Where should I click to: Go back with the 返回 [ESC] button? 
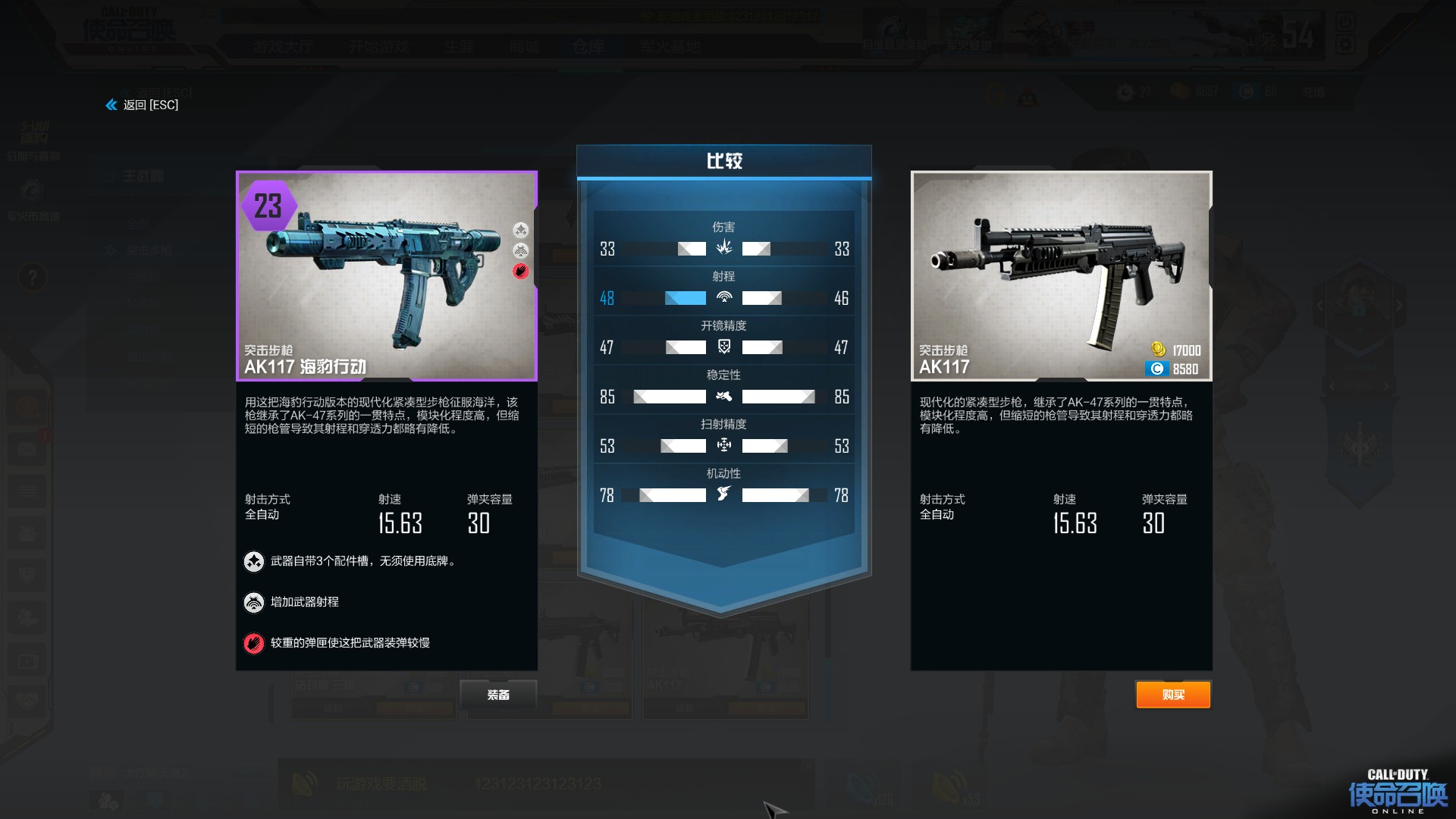[143, 105]
